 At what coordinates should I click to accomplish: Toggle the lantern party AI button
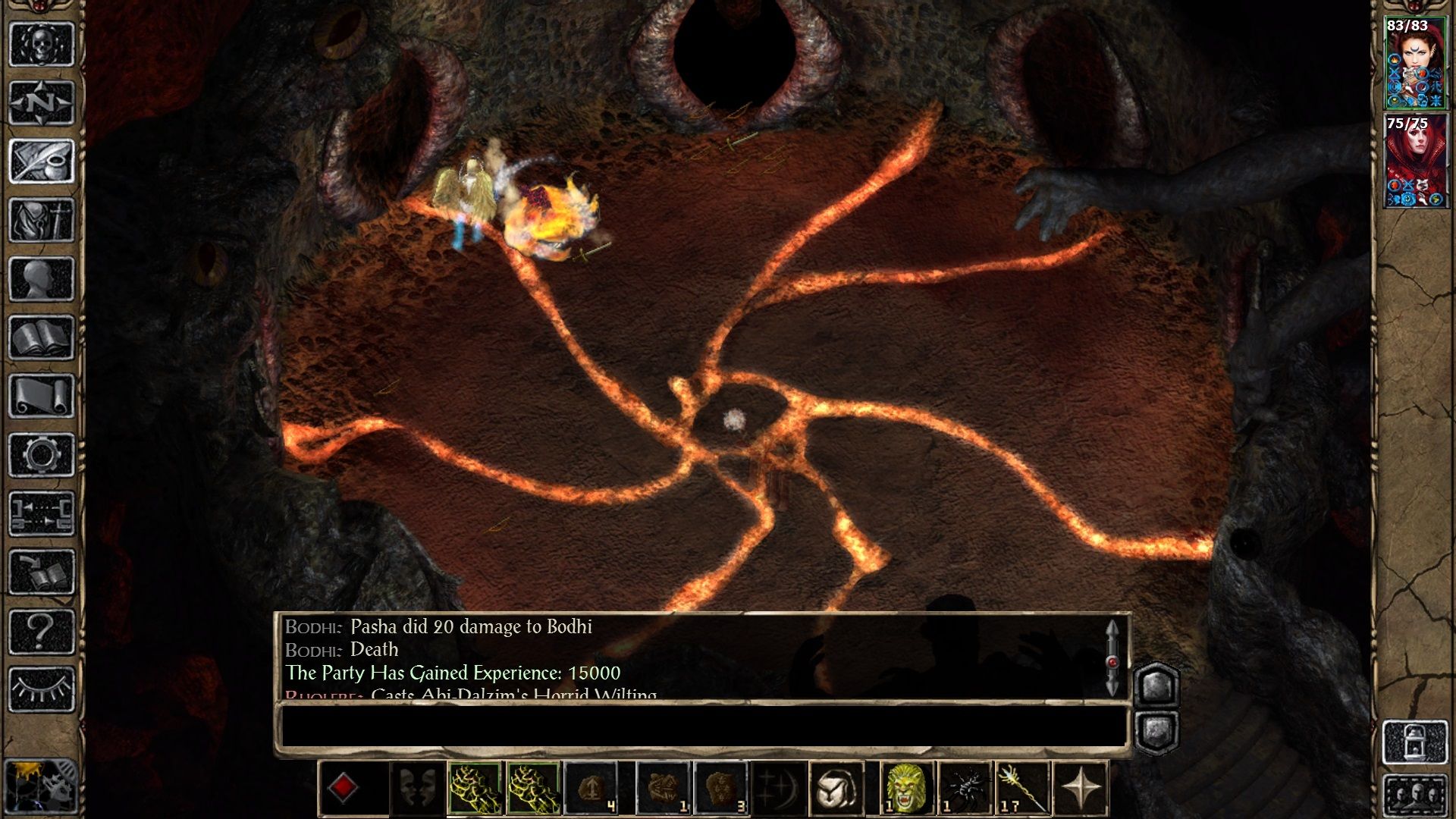click(1415, 742)
